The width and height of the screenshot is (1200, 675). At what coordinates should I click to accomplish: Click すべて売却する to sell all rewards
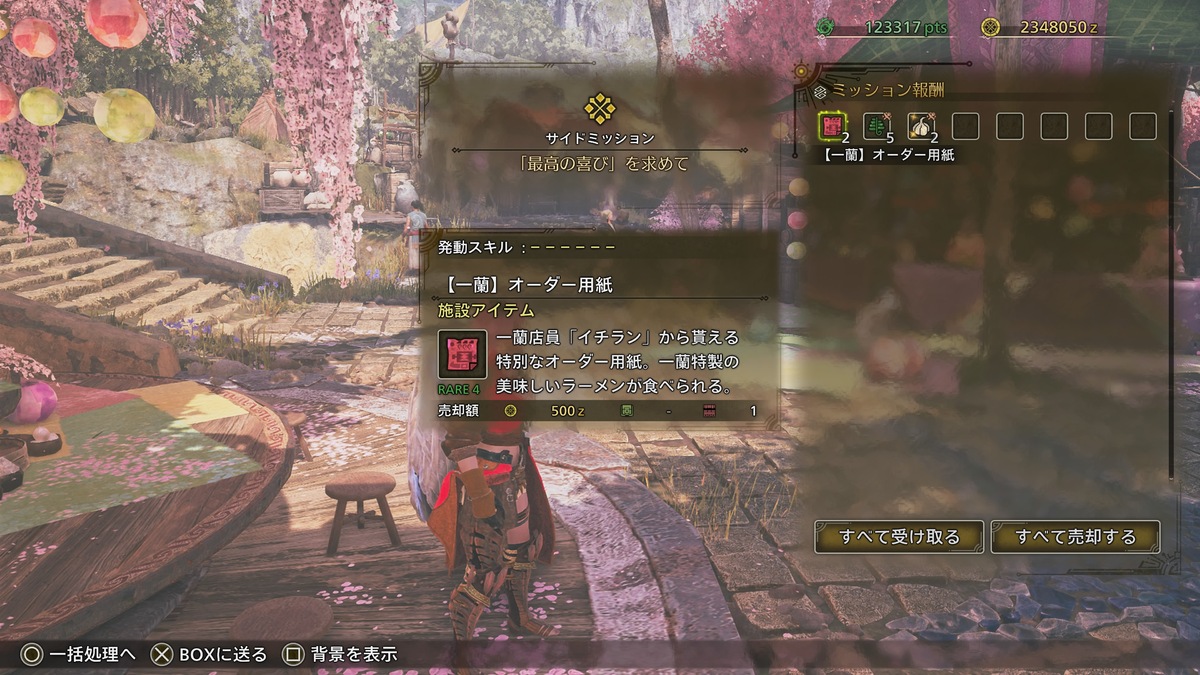click(1075, 537)
